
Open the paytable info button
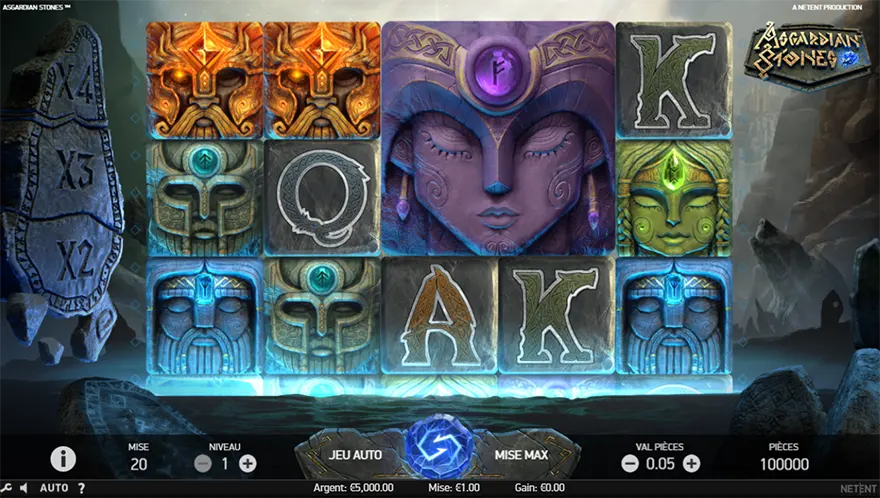coord(63,458)
